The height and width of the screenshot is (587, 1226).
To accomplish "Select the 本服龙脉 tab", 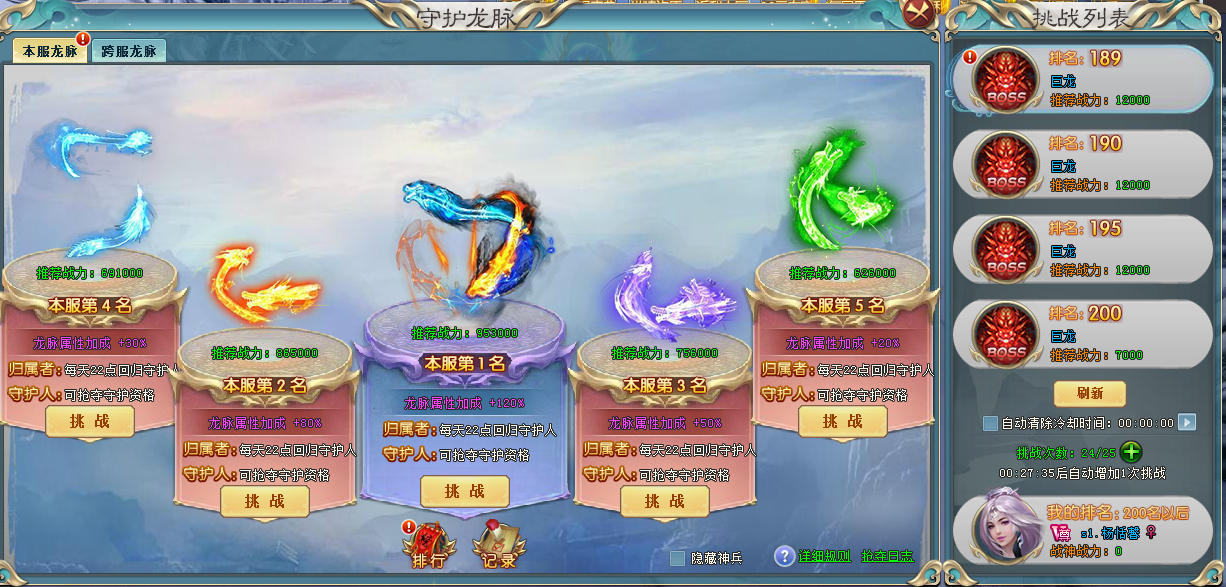I will coord(49,51).
